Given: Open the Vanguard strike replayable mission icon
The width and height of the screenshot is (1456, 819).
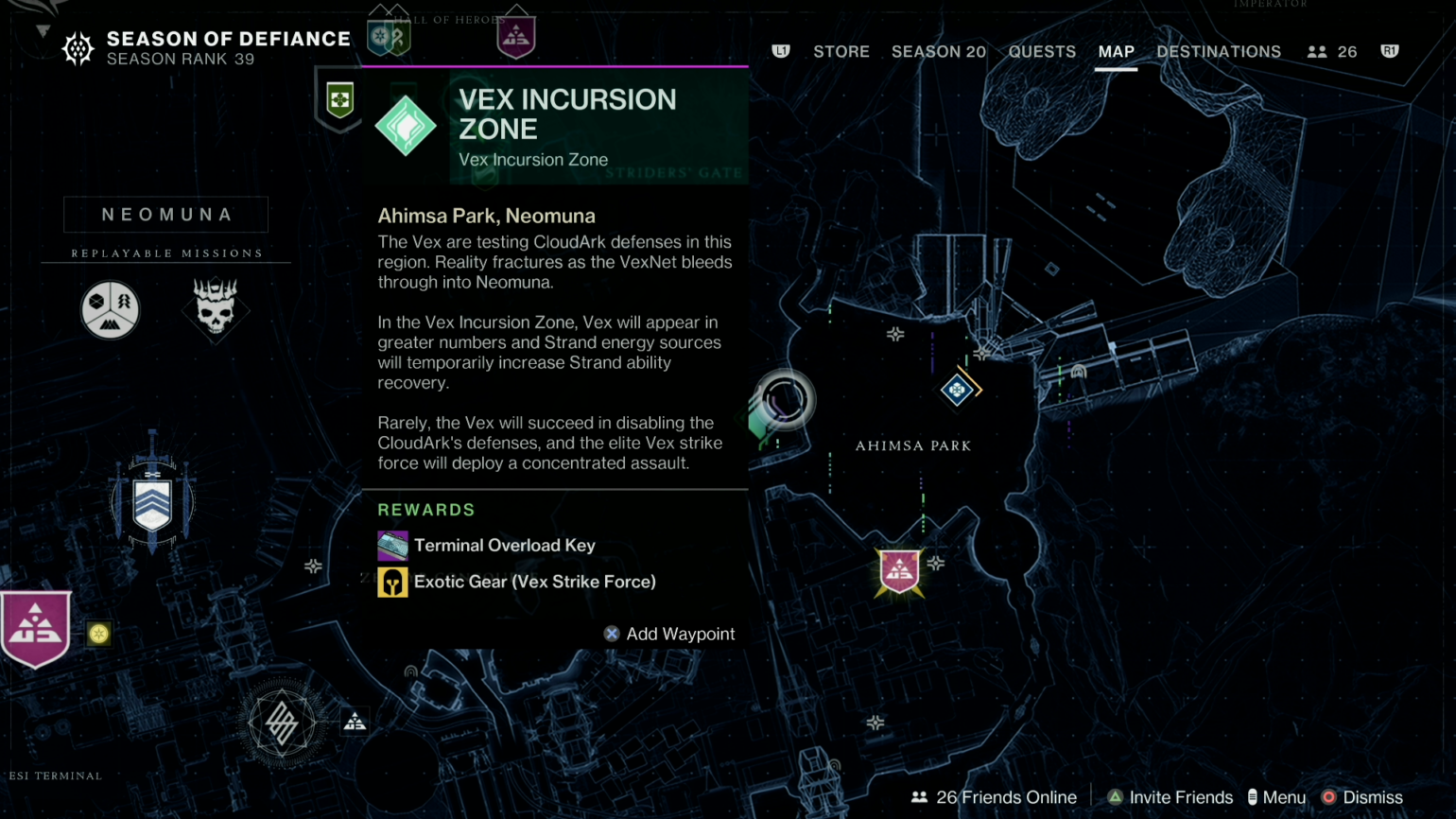Looking at the screenshot, I should tap(111, 309).
